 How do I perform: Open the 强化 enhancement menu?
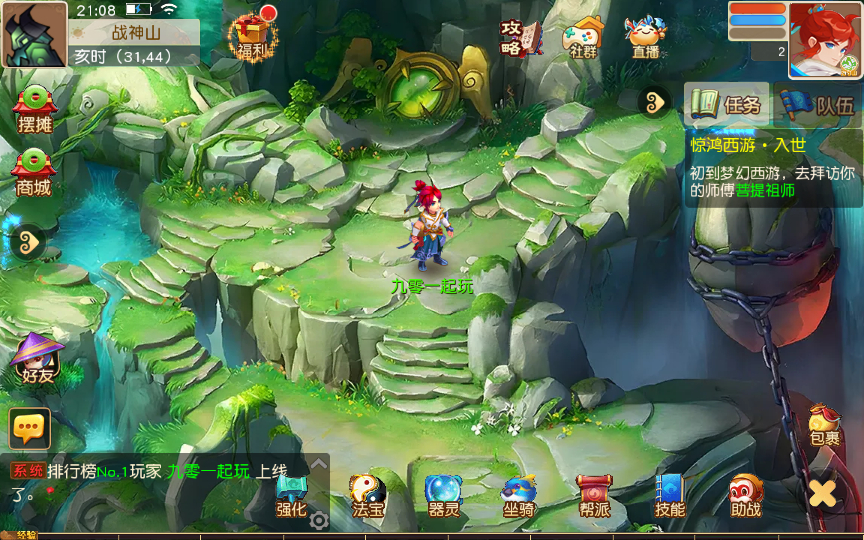click(x=291, y=495)
